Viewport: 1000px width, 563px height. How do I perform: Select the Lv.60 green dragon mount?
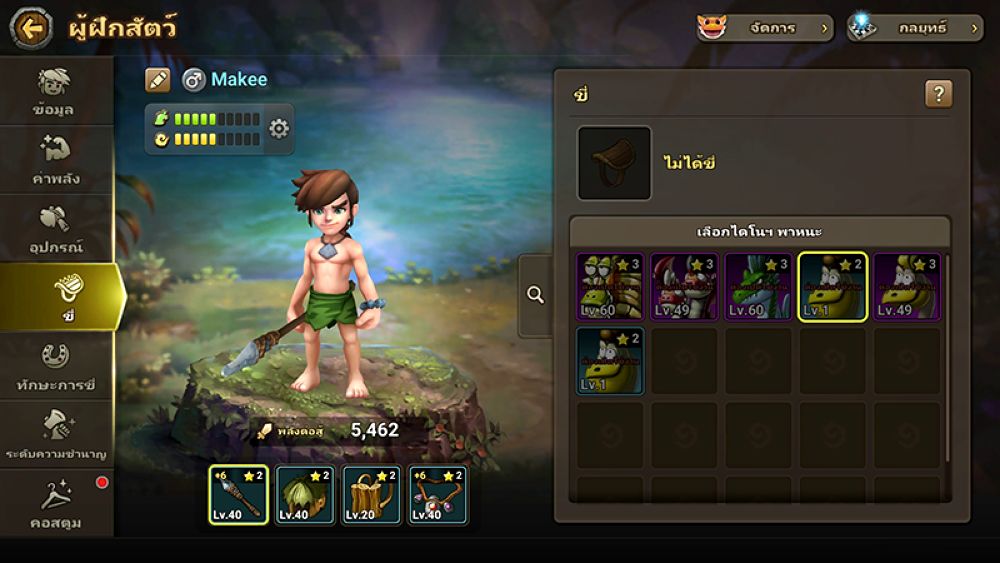point(758,287)
